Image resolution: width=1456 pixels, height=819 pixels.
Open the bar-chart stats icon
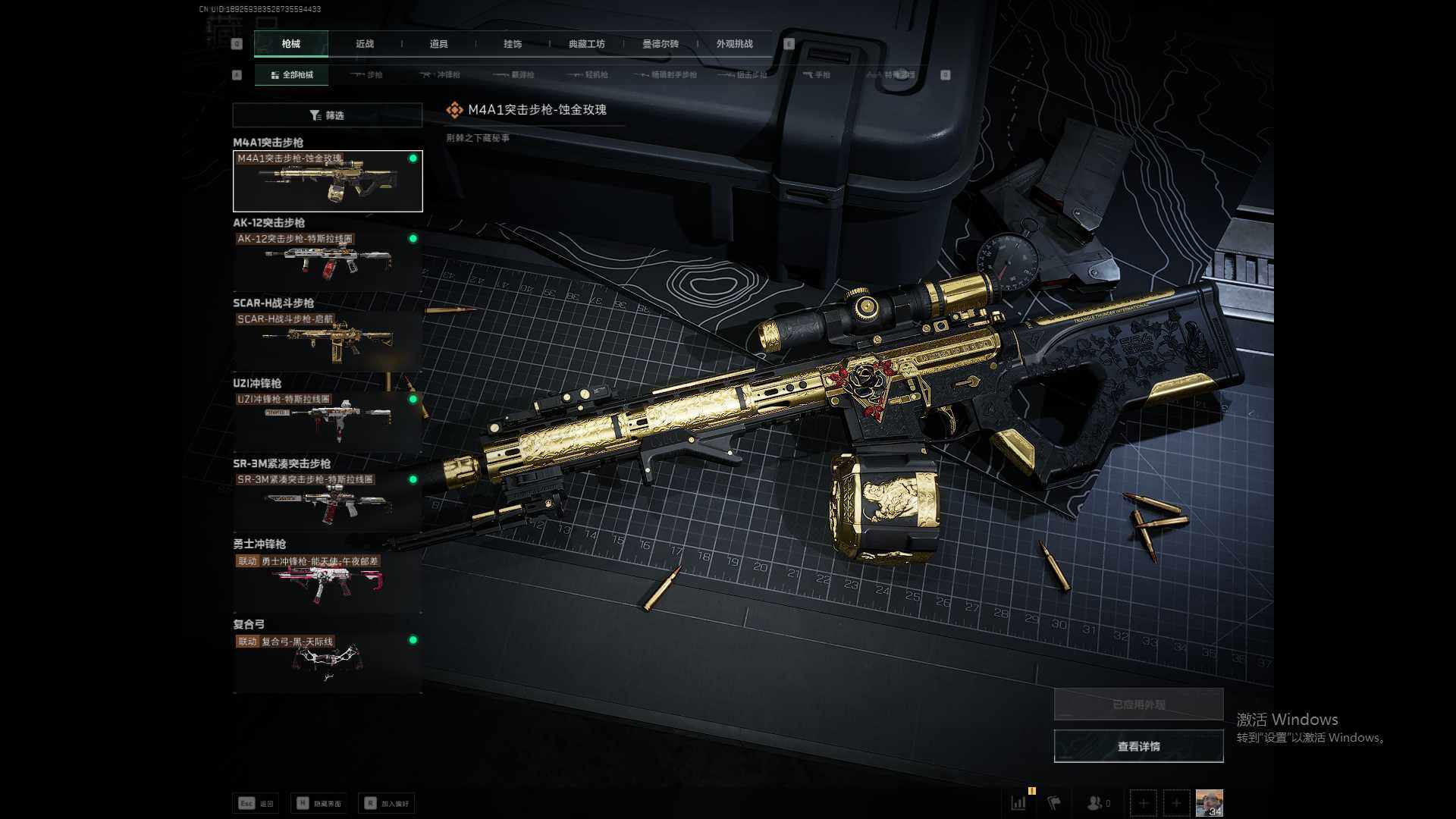point(1018,802)
